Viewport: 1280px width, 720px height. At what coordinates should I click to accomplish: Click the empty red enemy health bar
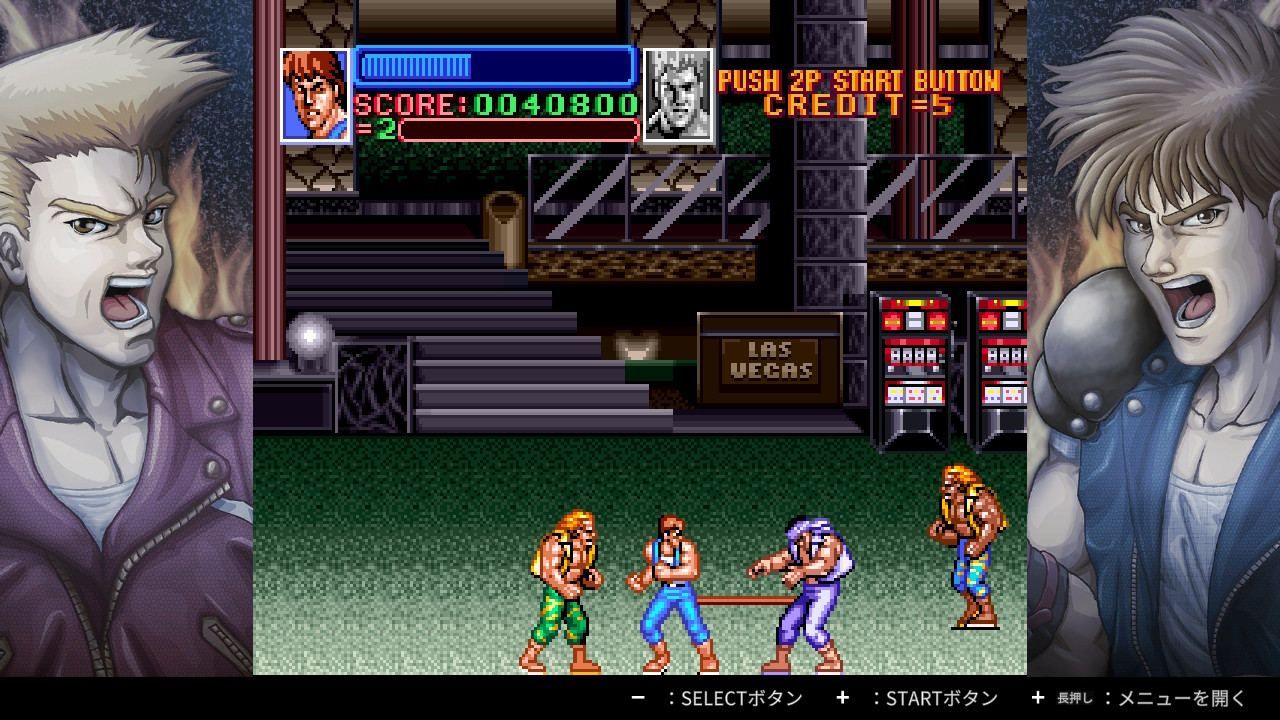[x=520, y=129]
